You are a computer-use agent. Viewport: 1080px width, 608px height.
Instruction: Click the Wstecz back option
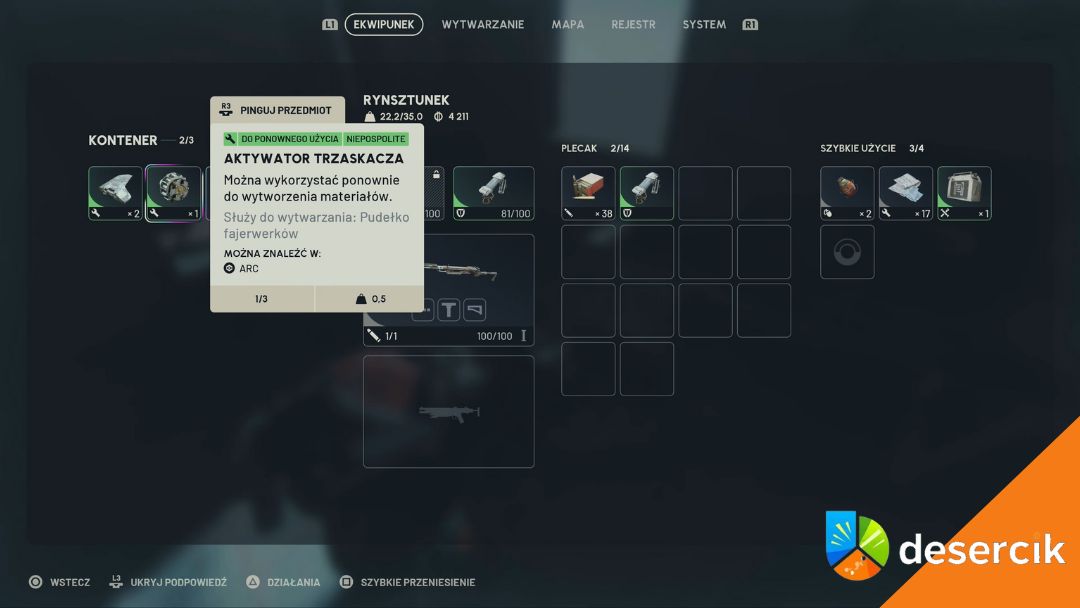(x=60, y=582)
